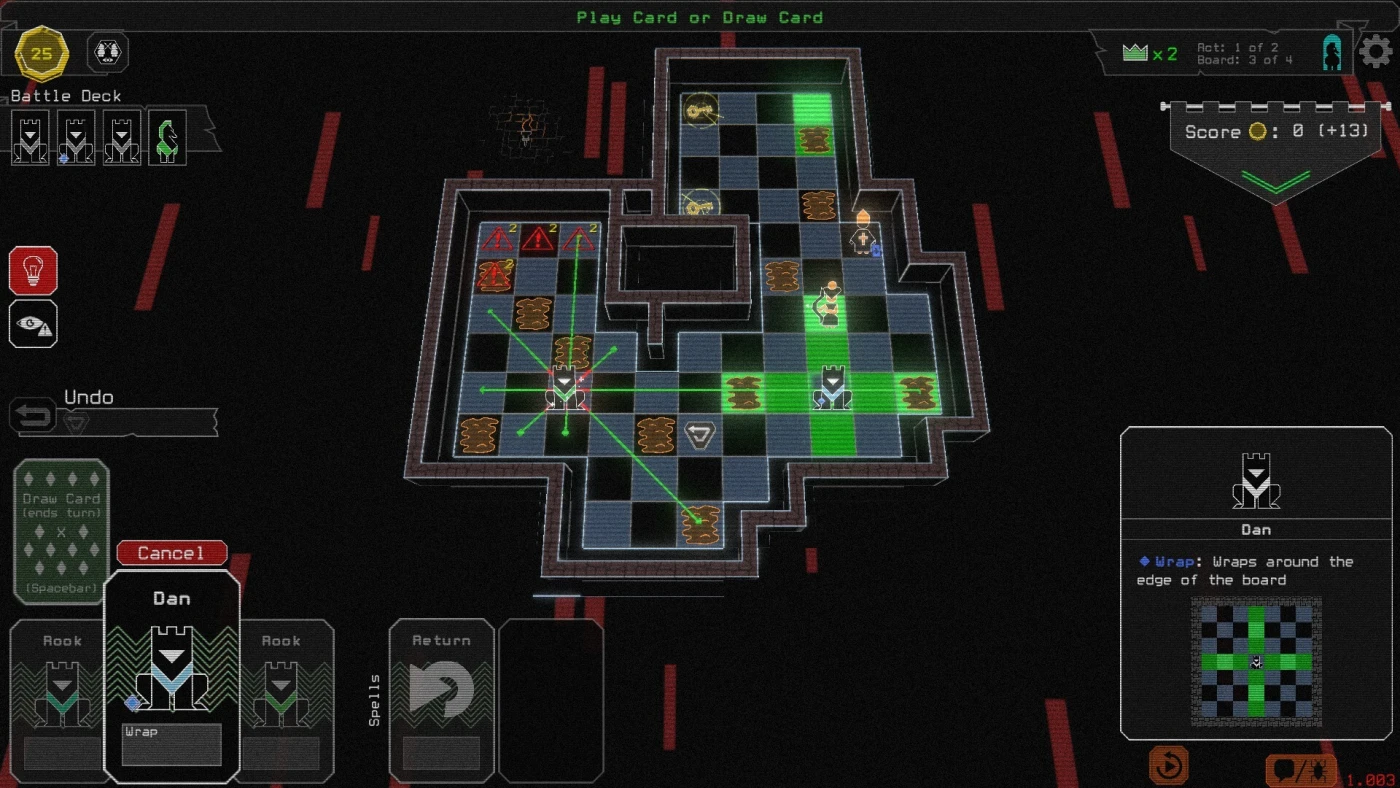Toggle the eye and warning threat view
The width and height of the screenshot is (1400, 788).
pyautogui.click(x=33, y=324)
